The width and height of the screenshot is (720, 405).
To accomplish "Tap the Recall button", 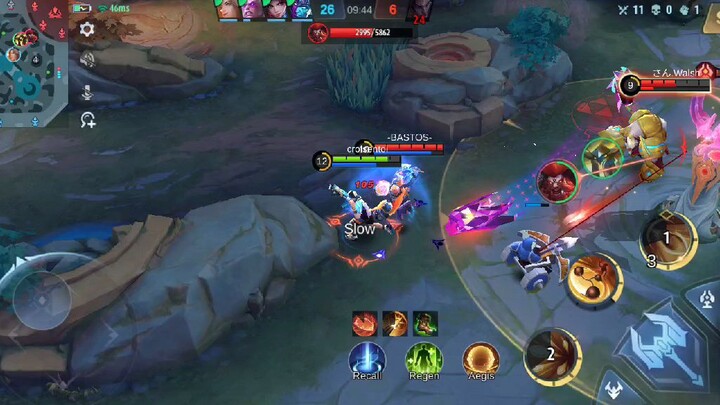I will [367, 359].
